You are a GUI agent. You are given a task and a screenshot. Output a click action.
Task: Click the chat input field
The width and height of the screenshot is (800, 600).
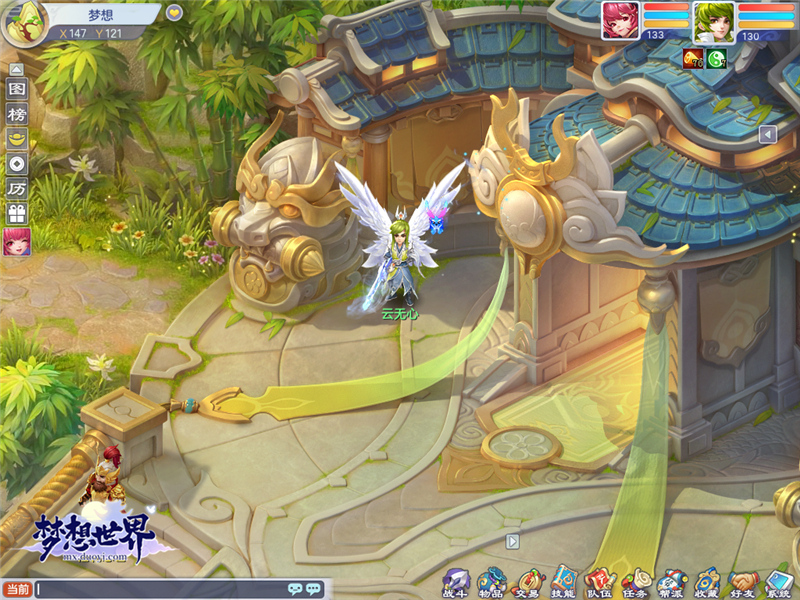(160, 589)
